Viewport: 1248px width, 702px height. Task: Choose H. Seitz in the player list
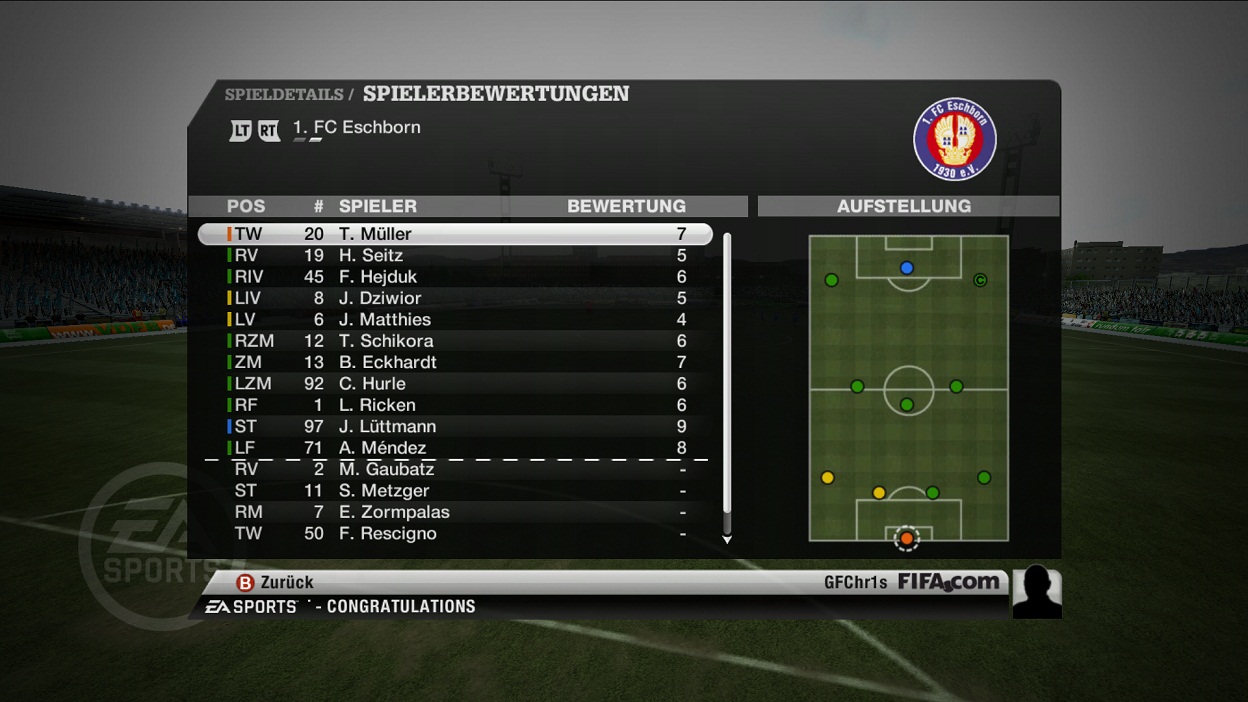[x=455, y=256]
